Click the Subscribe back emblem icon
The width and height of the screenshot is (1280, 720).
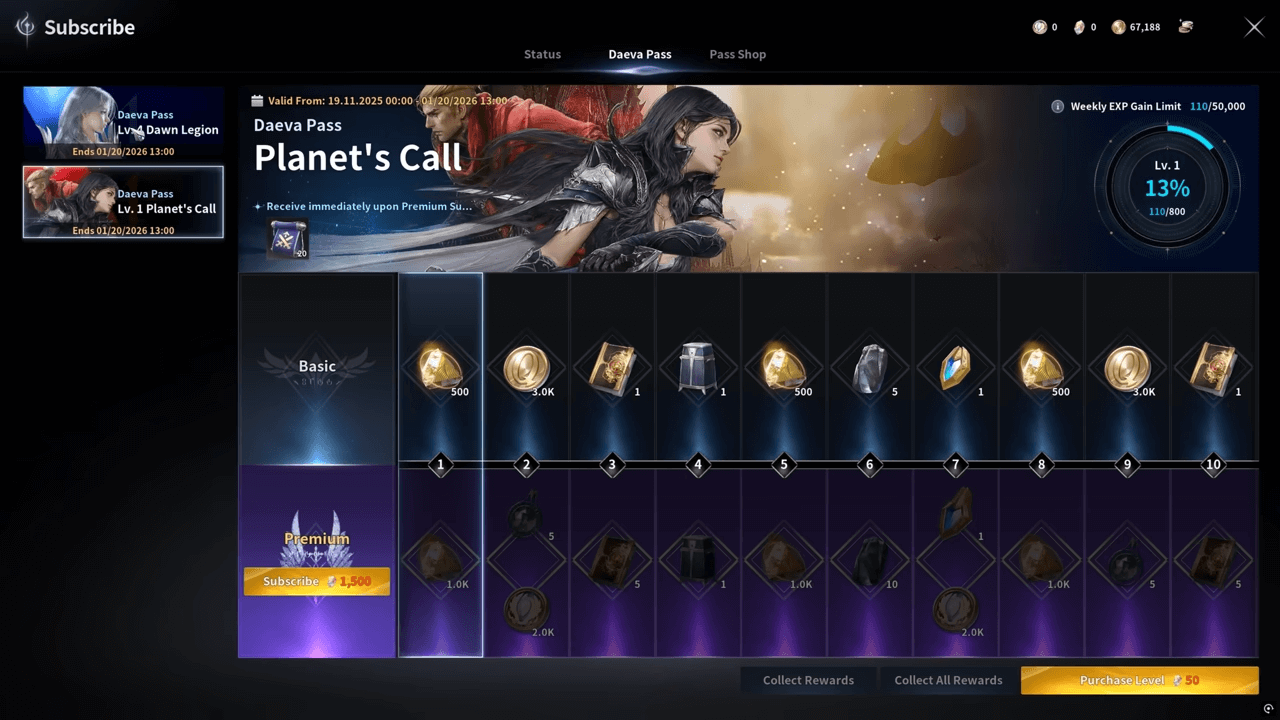tap(25, 27)
